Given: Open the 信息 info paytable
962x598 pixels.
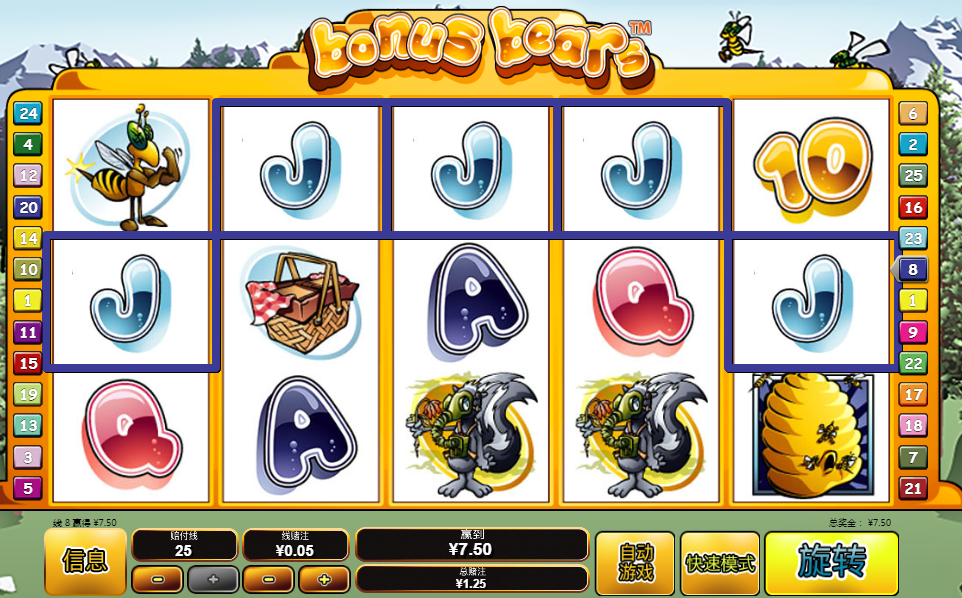Looking at the screenshot, I should point(85,561).
